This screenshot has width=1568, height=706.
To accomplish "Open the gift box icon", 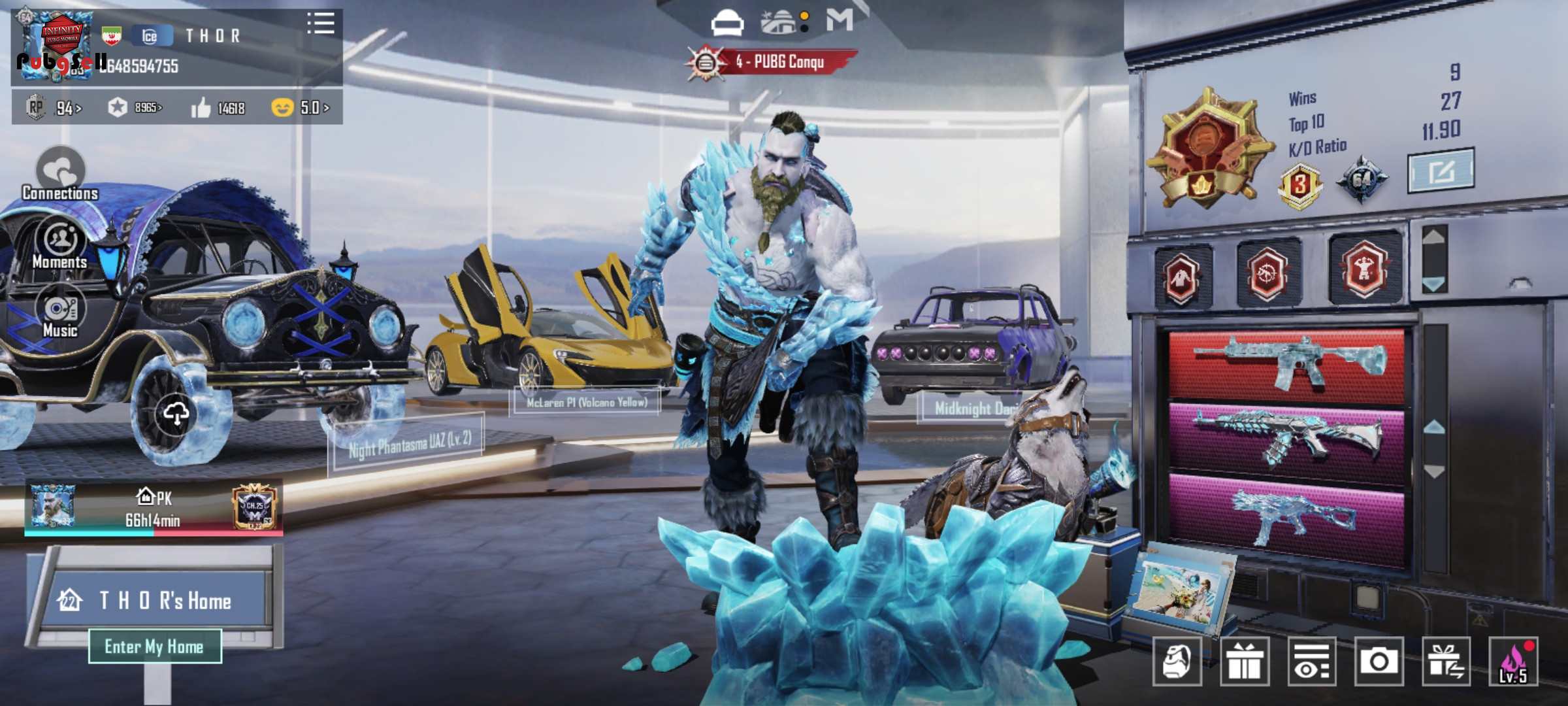I will [1245, 661].
